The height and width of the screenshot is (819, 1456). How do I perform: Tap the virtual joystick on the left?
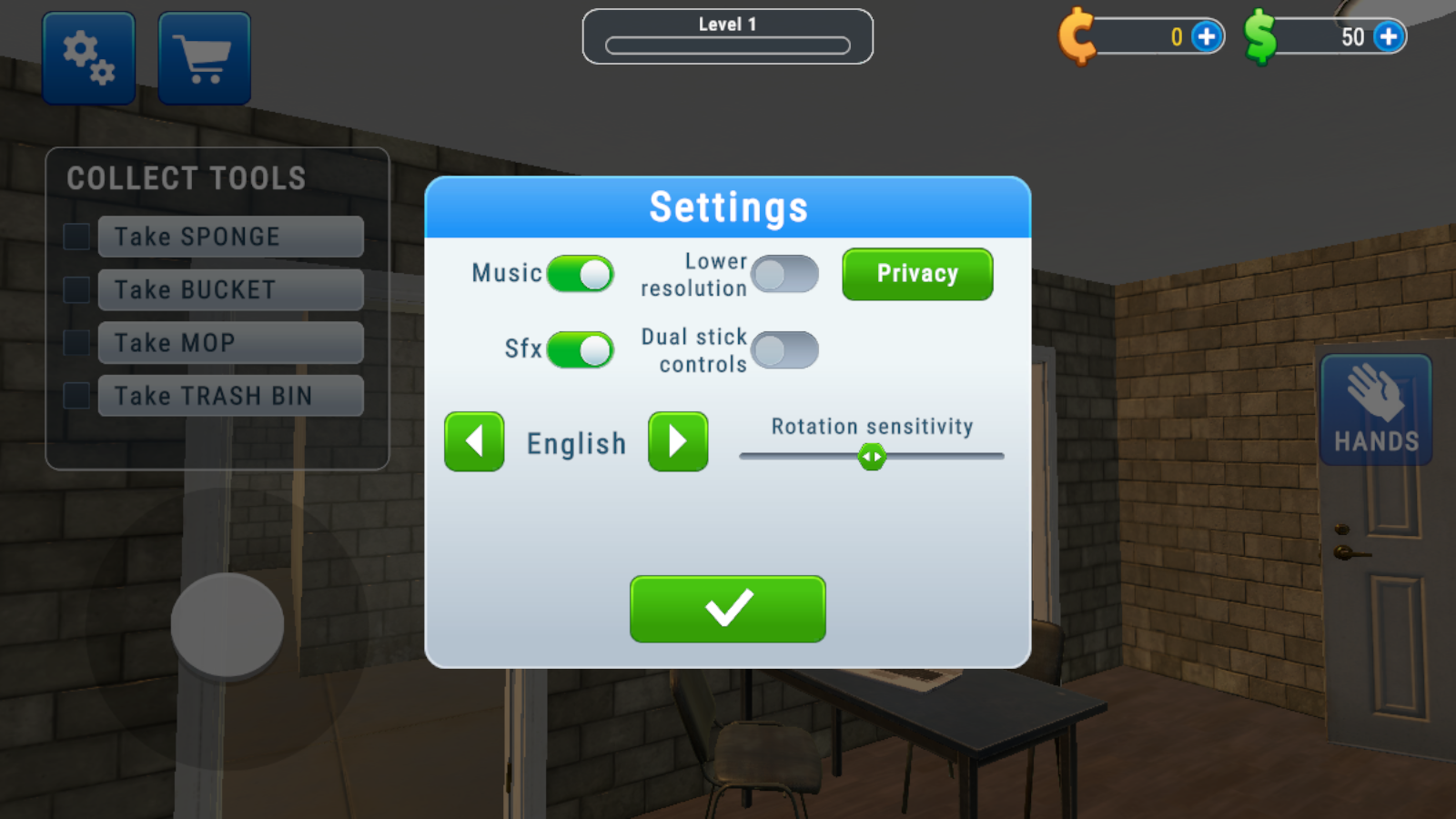click(x=227, y=623)
